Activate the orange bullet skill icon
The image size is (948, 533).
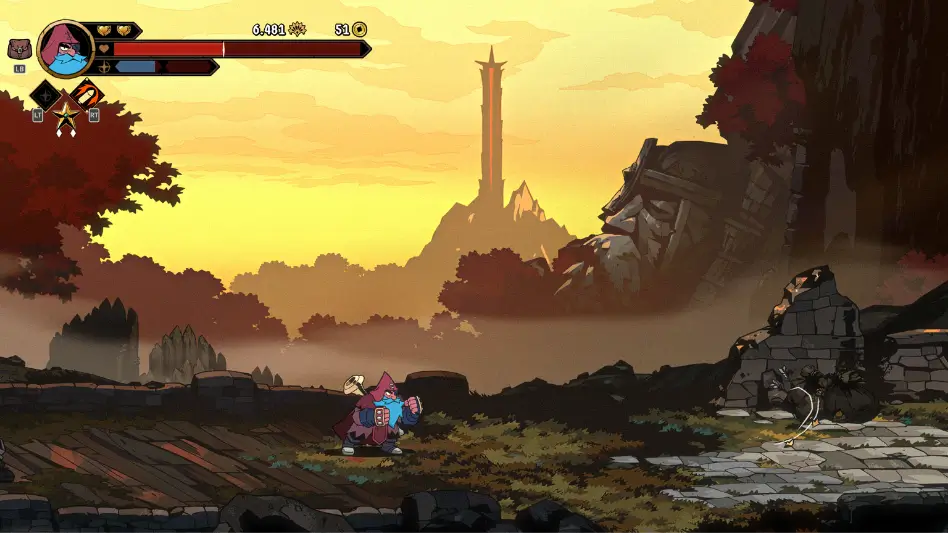click(87, 95)
